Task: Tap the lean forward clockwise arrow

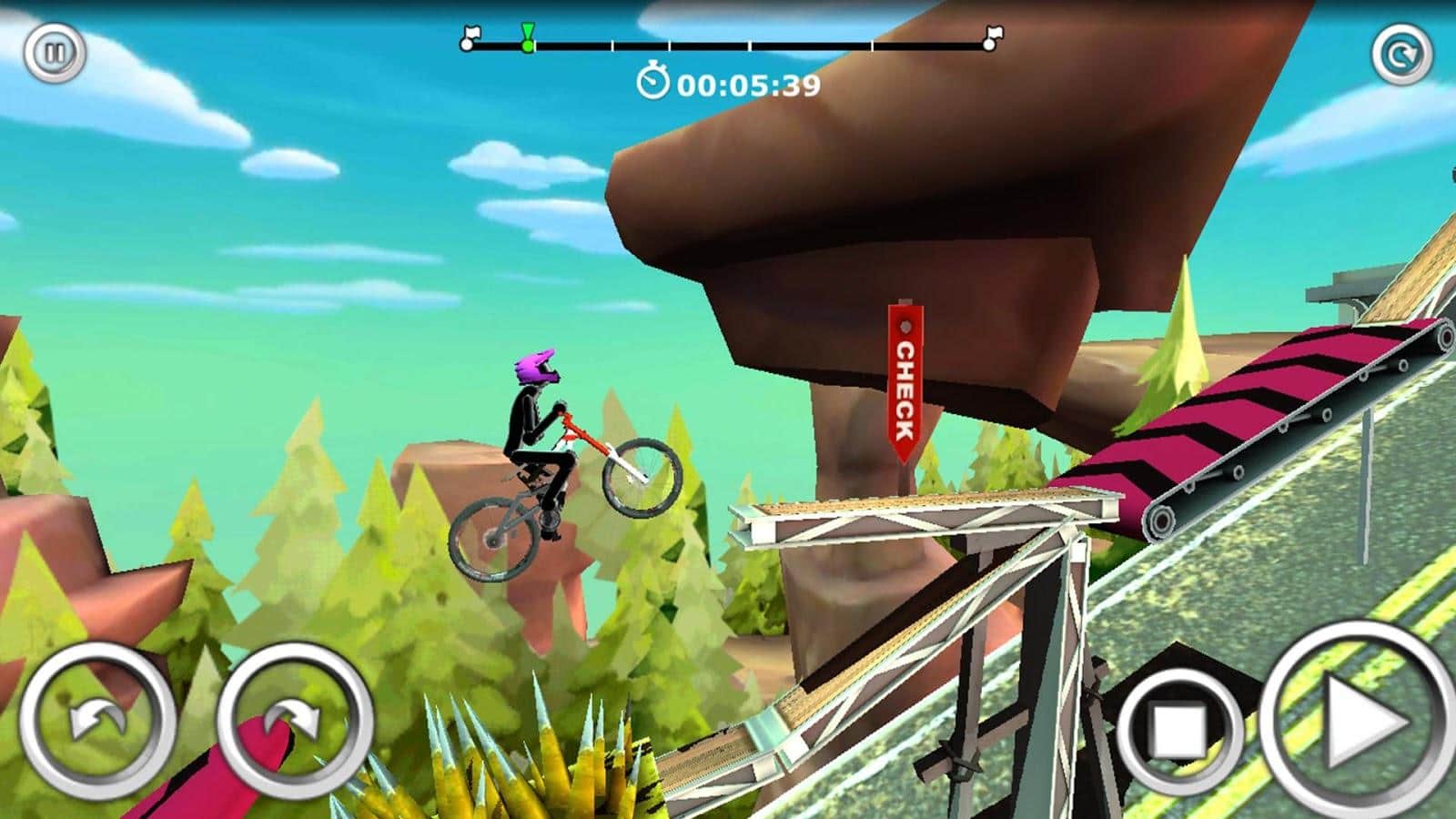Action: (295, 722)
